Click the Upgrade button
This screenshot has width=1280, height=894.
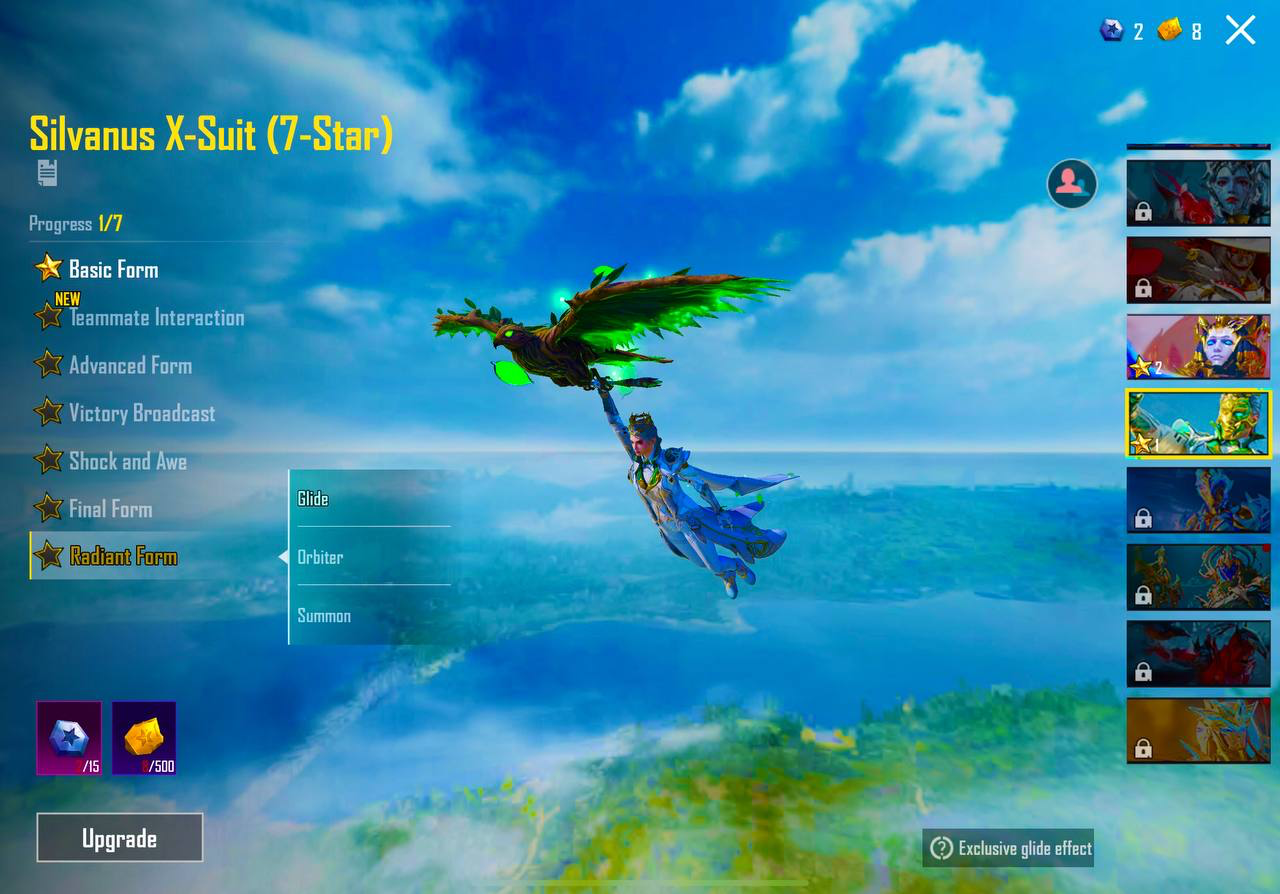point(120,838)
